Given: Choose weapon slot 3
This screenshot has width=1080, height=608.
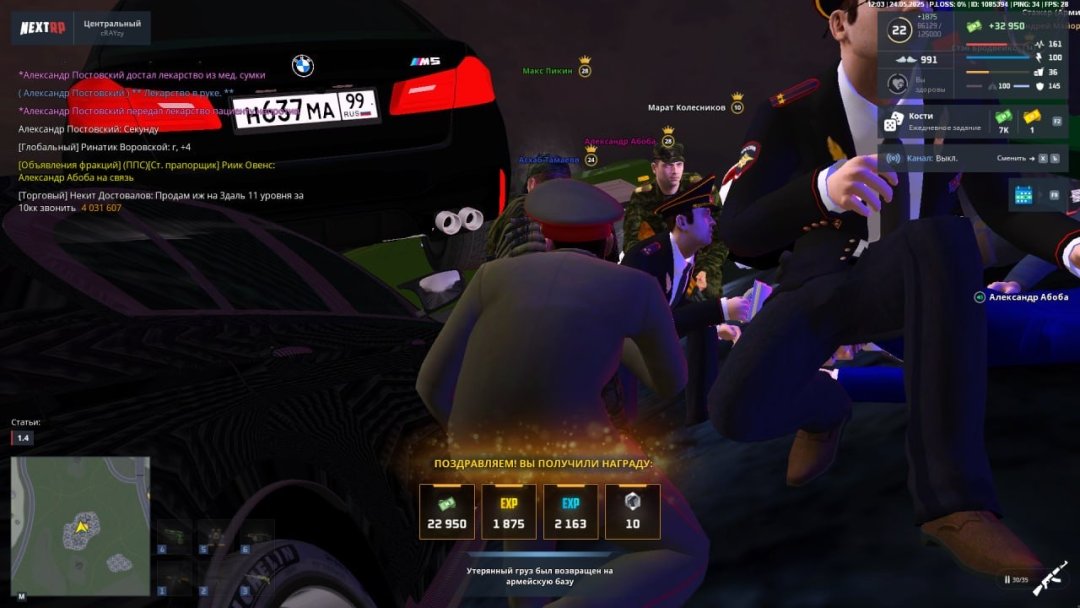Looking at the screenshot, I should [x=257, y=579].
